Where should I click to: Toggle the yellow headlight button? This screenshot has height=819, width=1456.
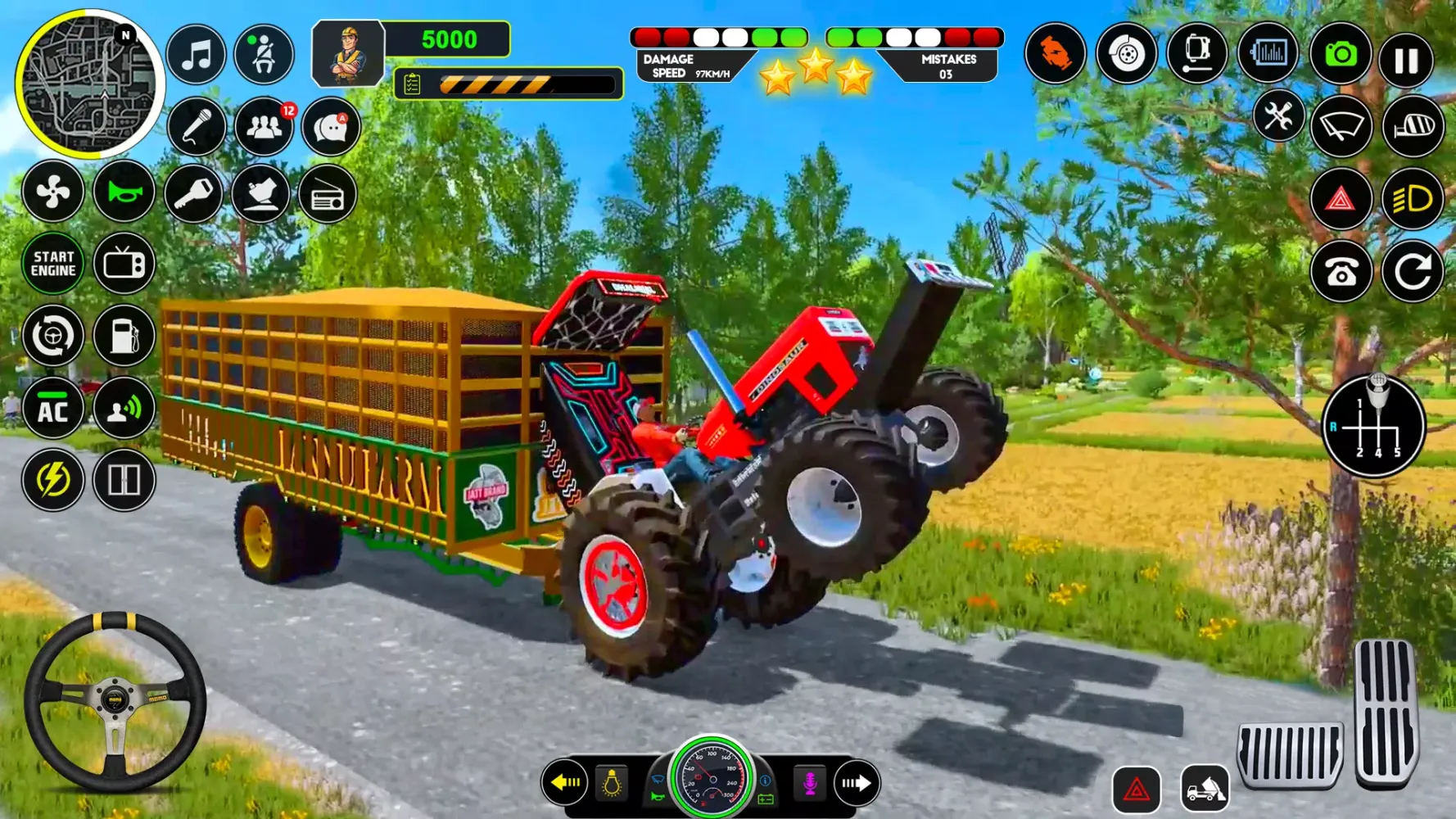(1413, 199)
